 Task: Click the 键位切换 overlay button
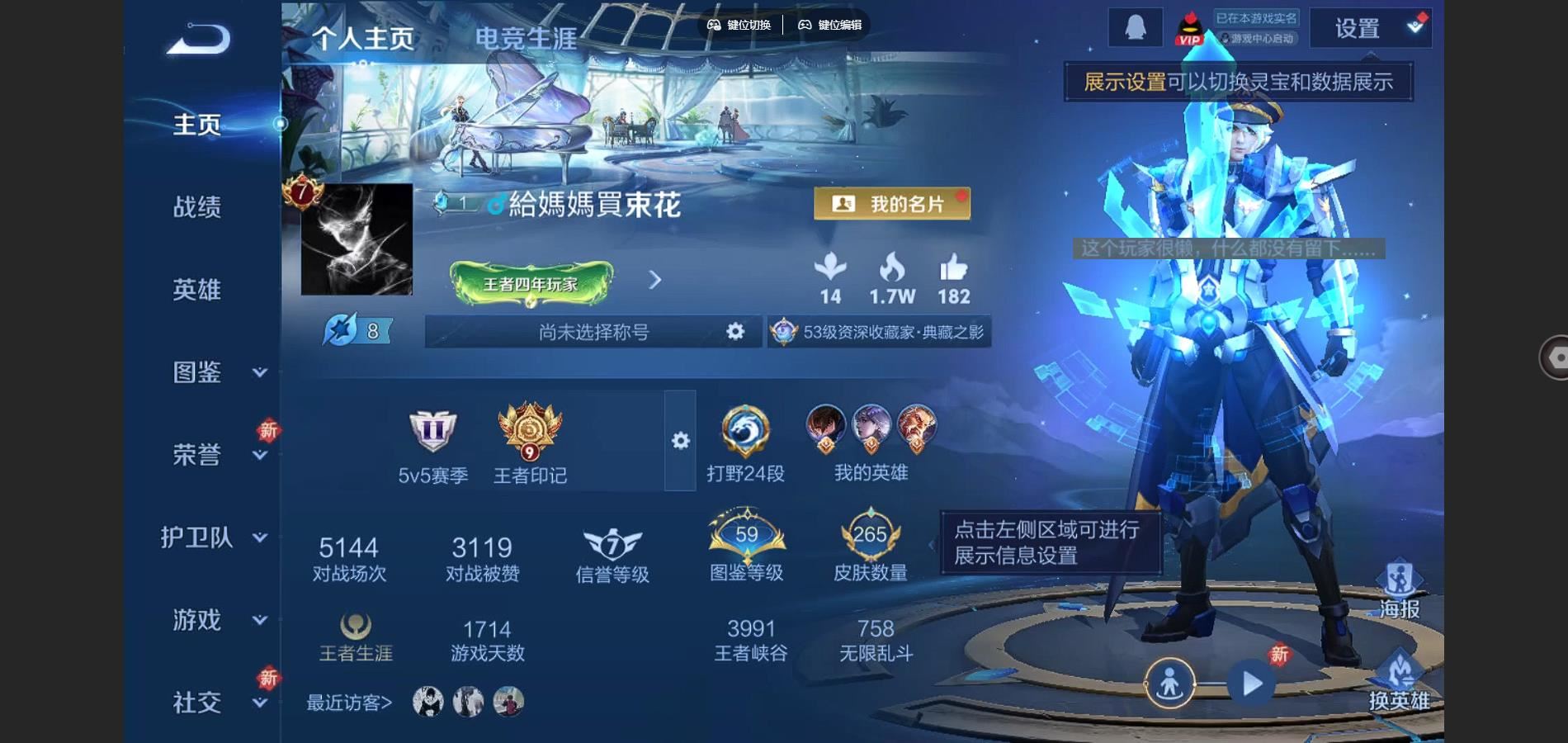pos(739,25)
